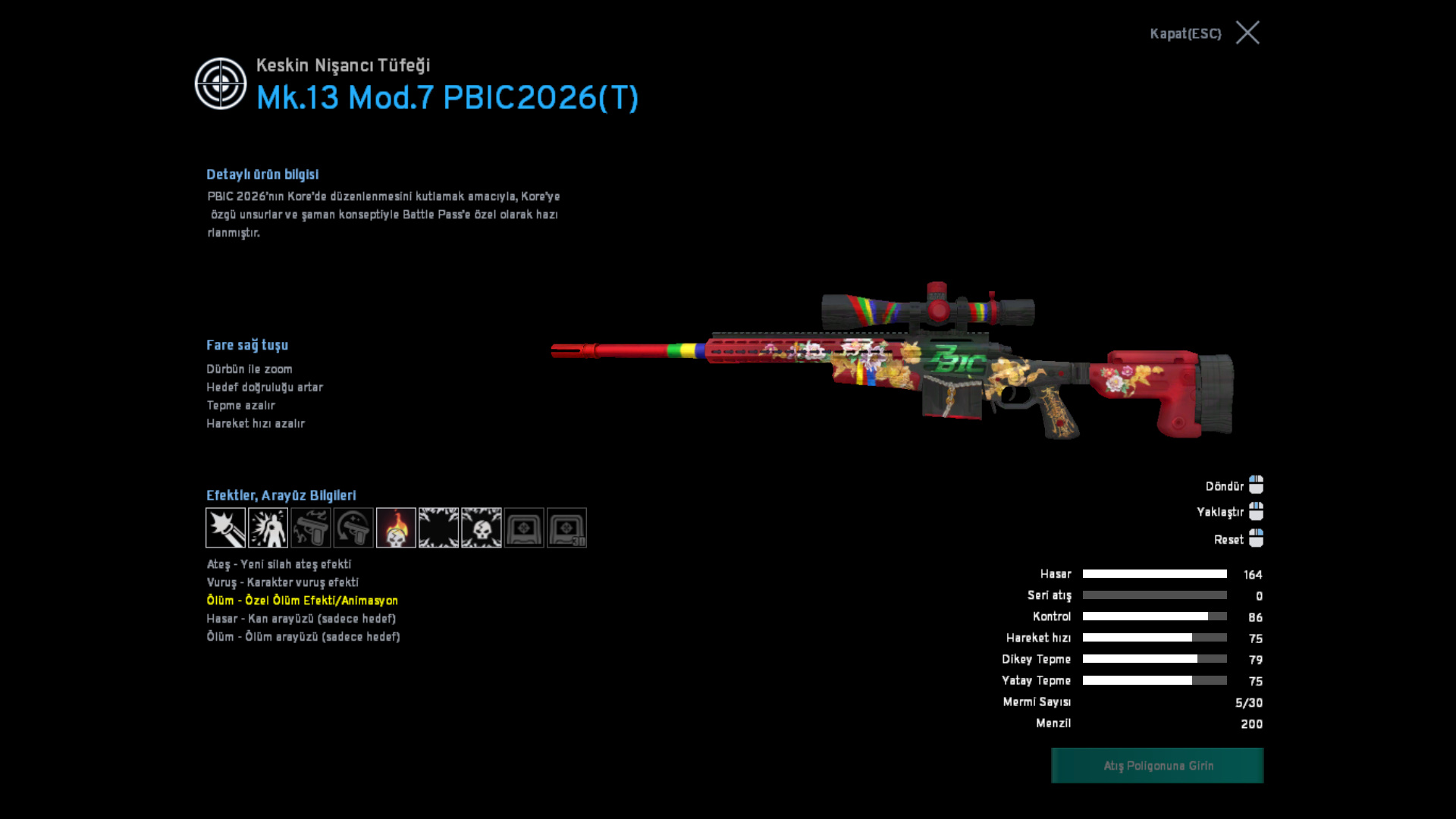Click the dimmed scope sight icon without 3D label
Screen dimensions: 1456x819
click(x=524, y=528)
